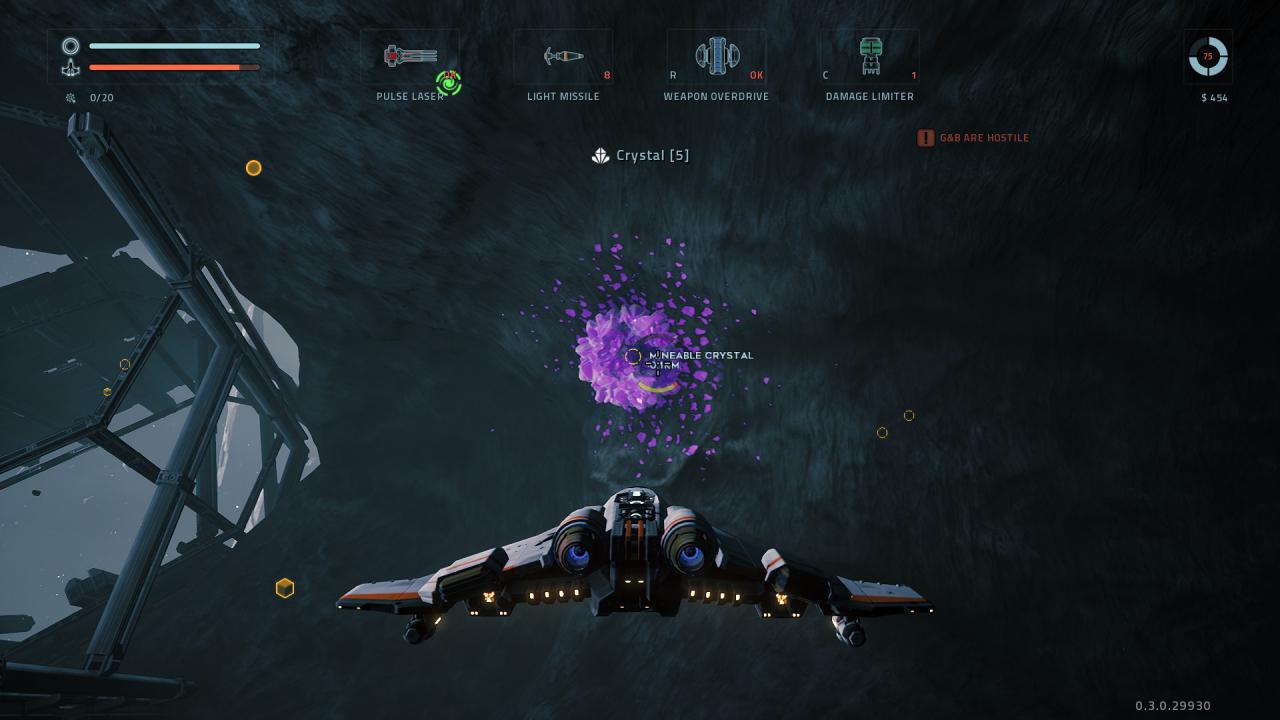Use the Damage Limiter consumable

[870, 56]
